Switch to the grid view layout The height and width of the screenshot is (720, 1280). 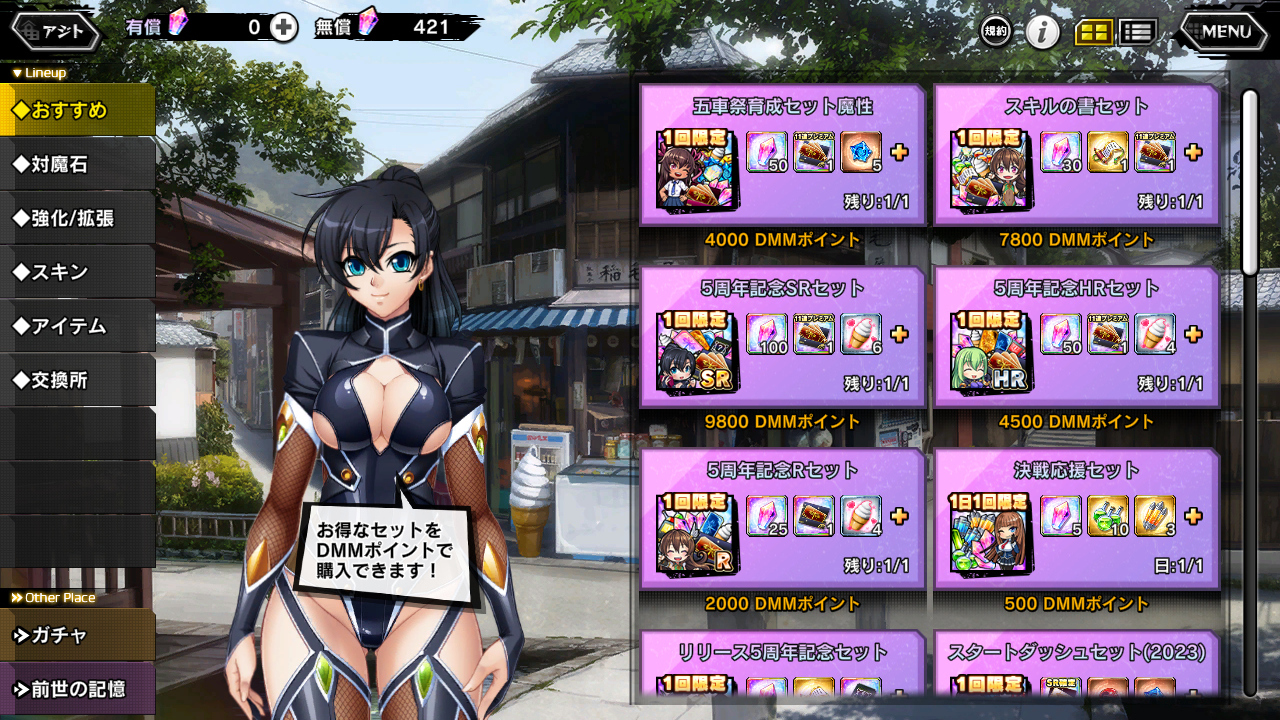click(x=1093, y=32)
